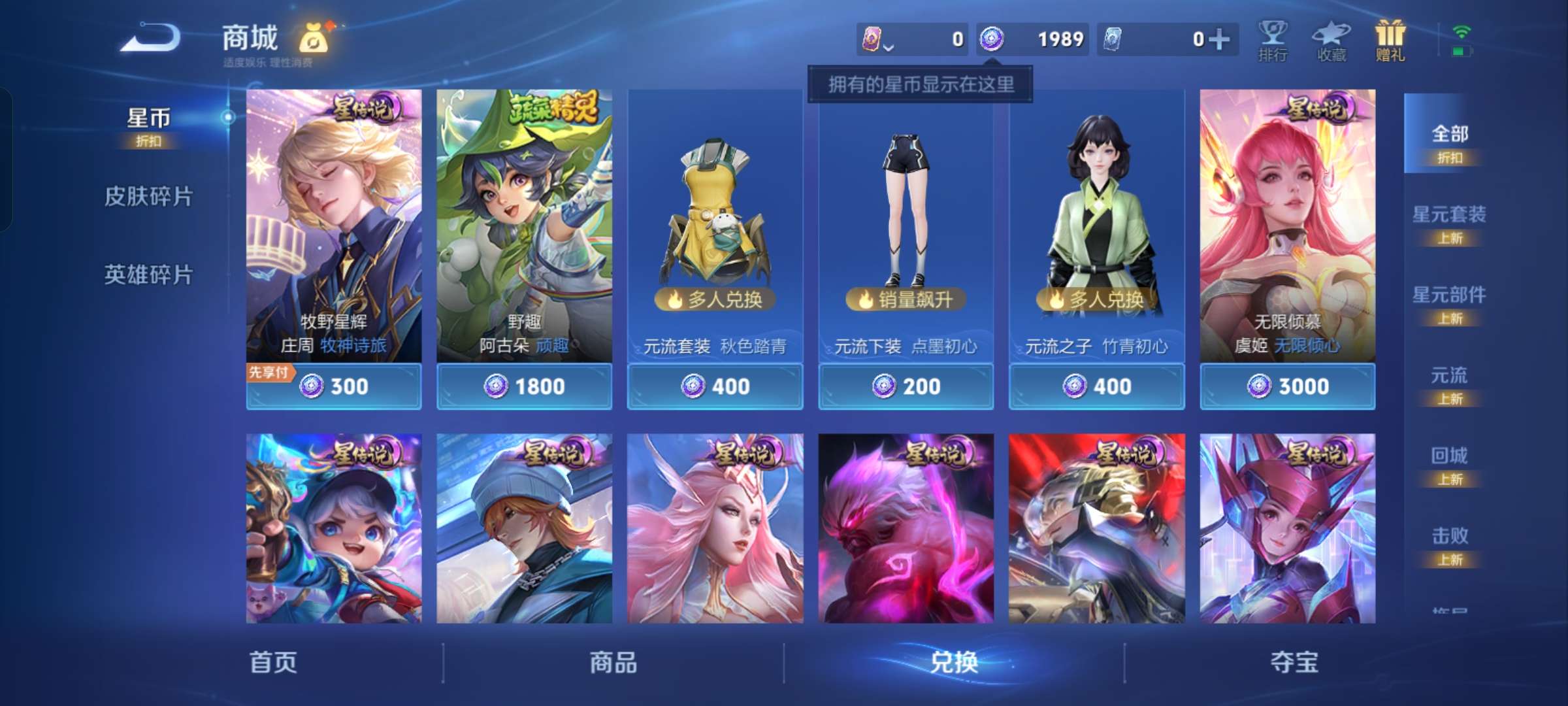The width and height of the screenshot is (1568, 706).
Task: Expand the pink currency dropdown arrow
Action: pos(889,46)
